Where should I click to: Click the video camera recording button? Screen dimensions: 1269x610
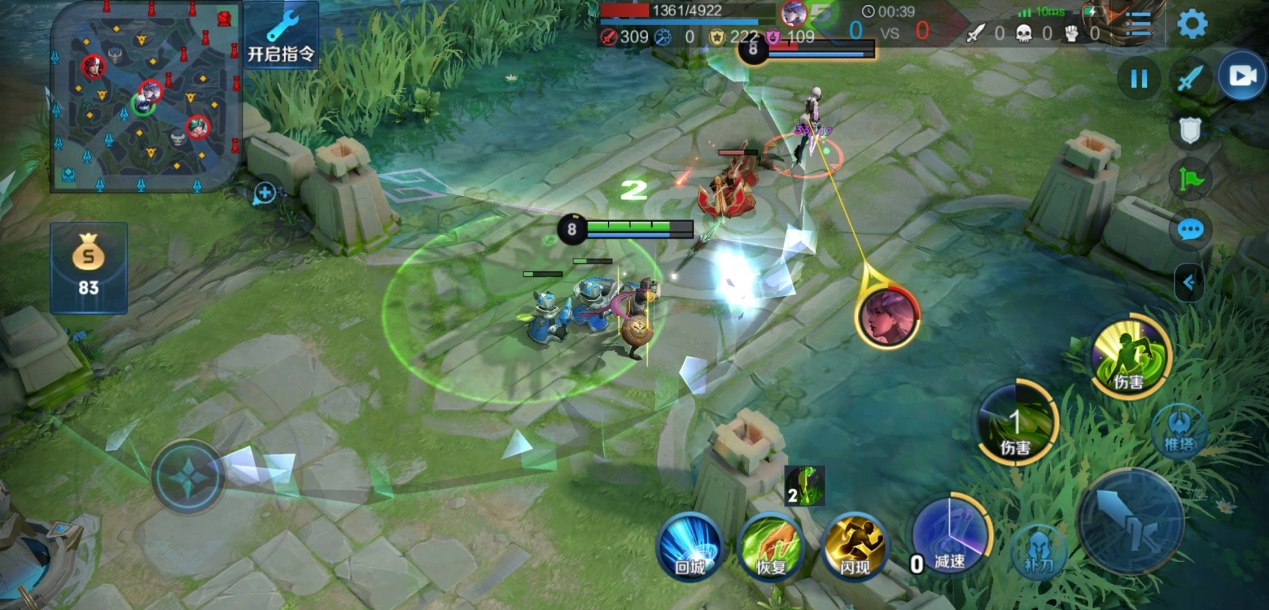point(1242,77)
